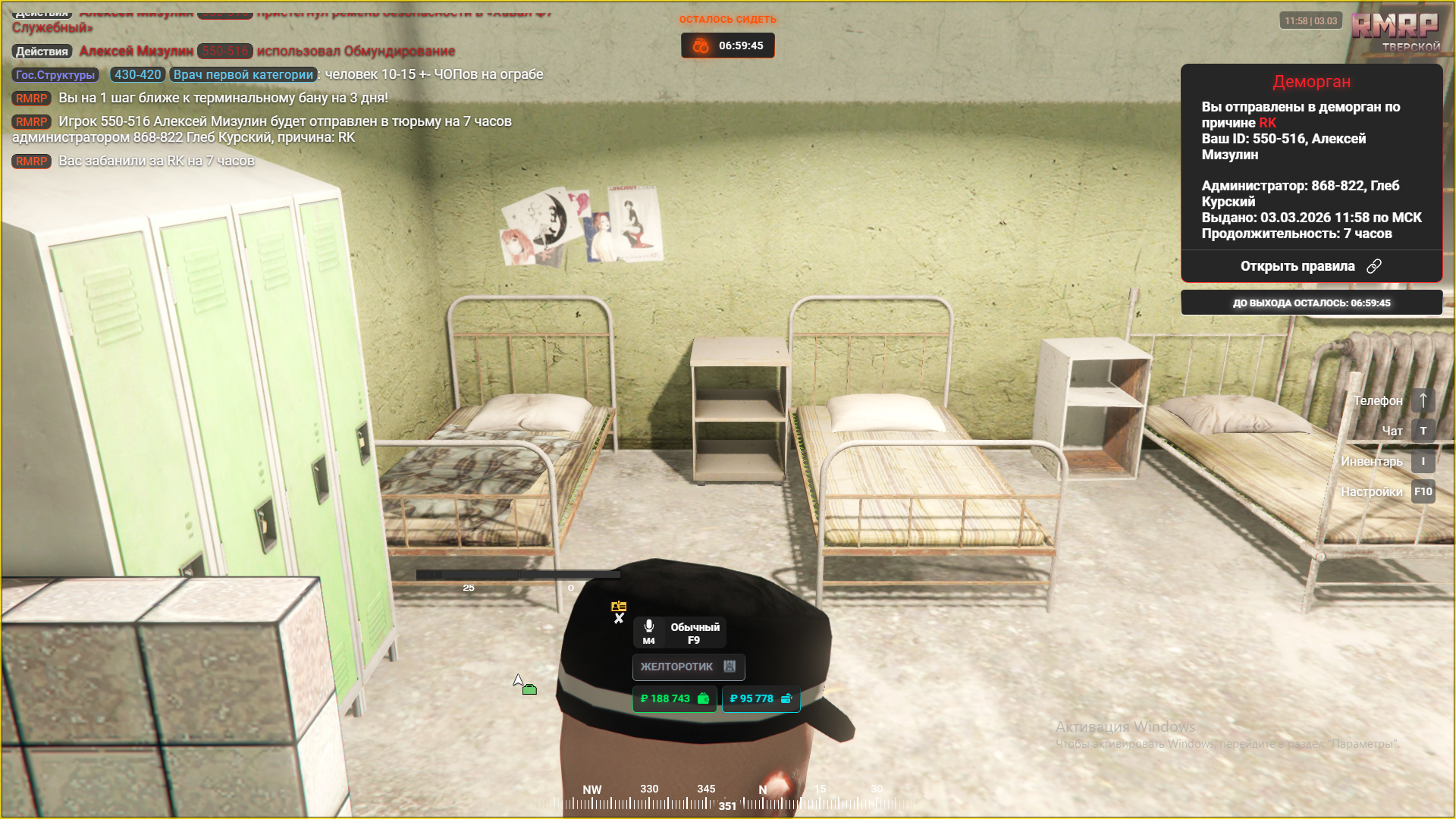Click the Гос.Структуры chat tag
This screenshot has width=1456, height=819.
click(55, 75)
